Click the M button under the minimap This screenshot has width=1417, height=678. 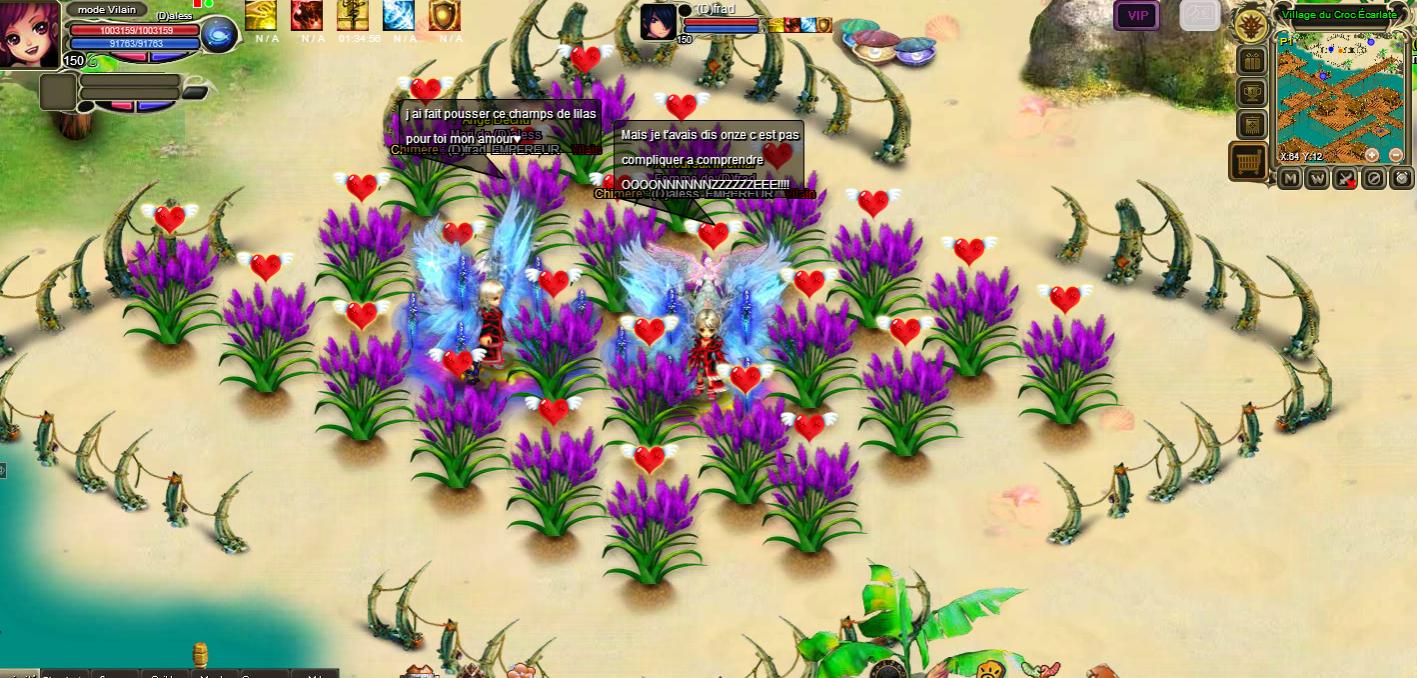1290,178
